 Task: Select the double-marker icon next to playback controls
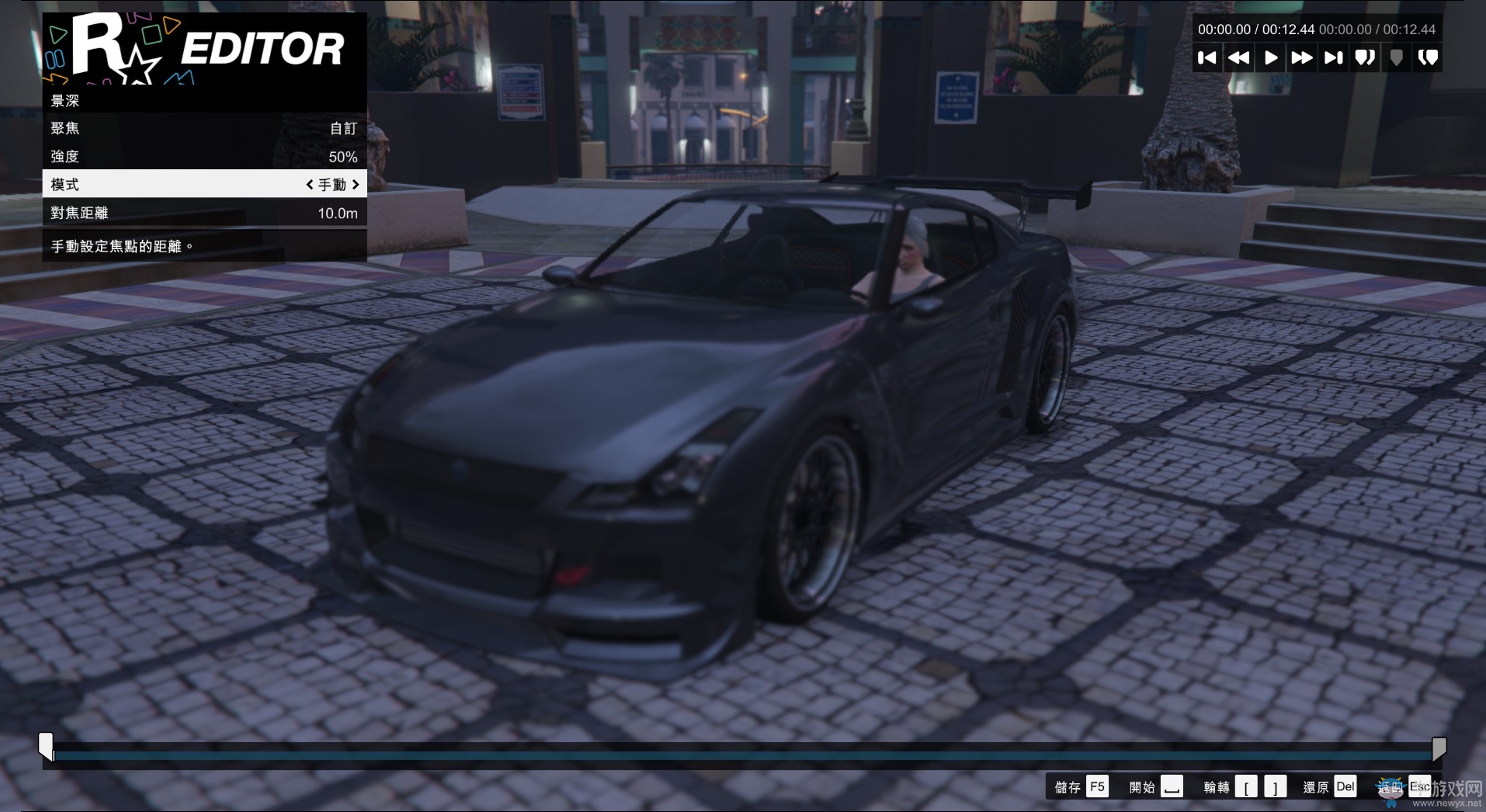(x=1365, y=57)
